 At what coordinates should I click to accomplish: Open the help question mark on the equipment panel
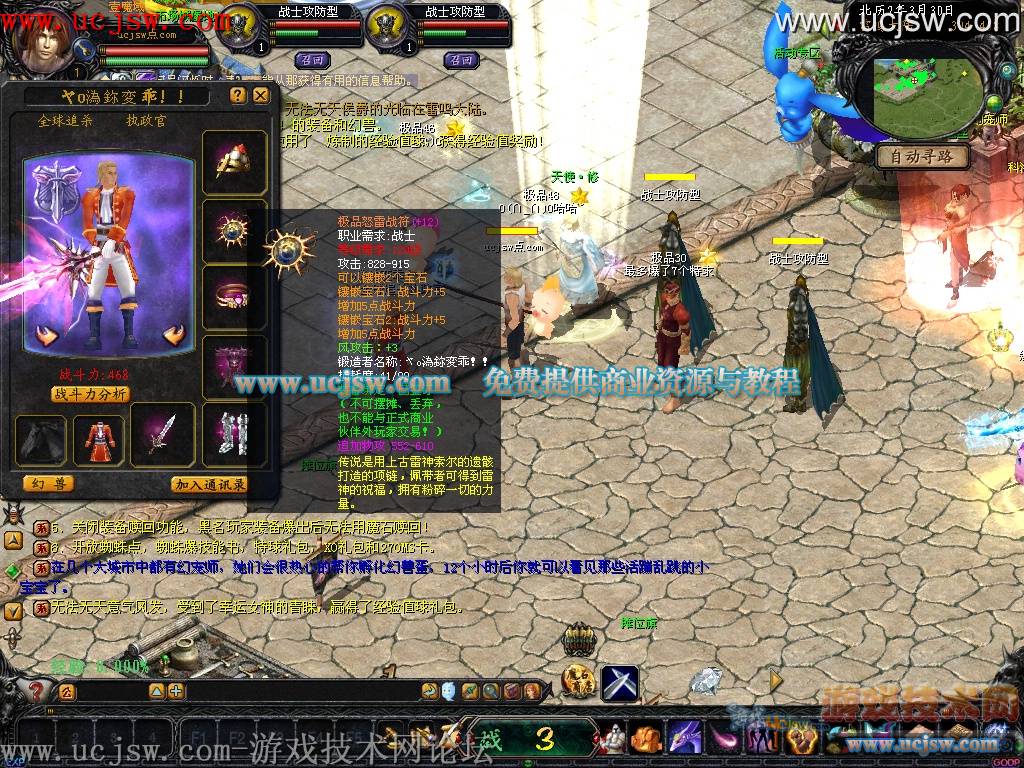click(237, 95)
